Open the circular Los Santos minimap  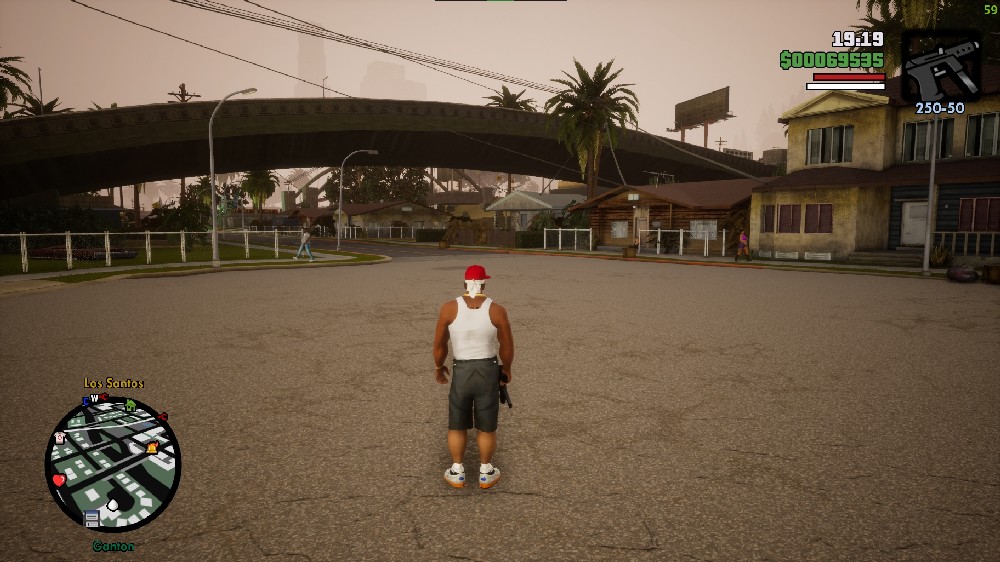113,464
